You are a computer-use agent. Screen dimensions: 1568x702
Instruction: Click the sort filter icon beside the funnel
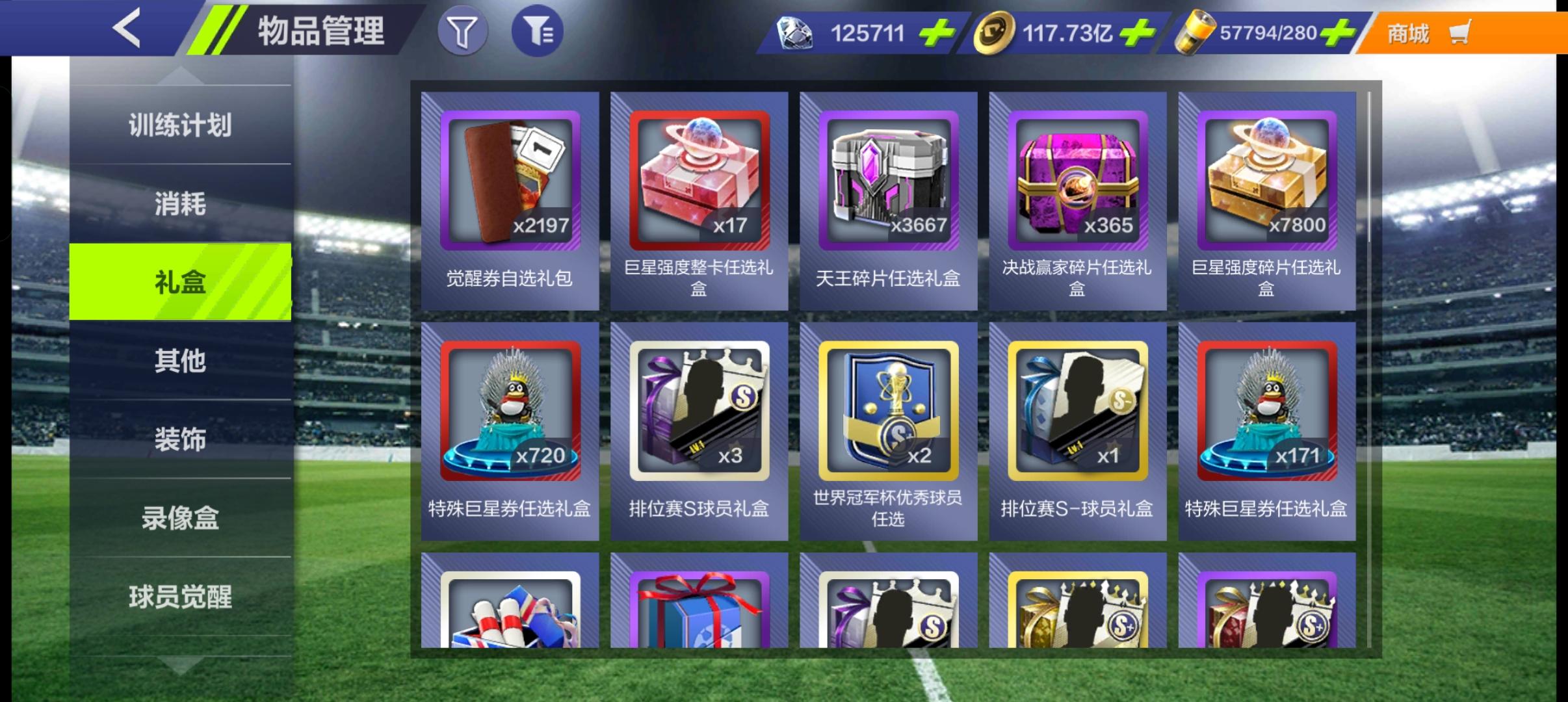pyautogui.click(x=538, y=30)
